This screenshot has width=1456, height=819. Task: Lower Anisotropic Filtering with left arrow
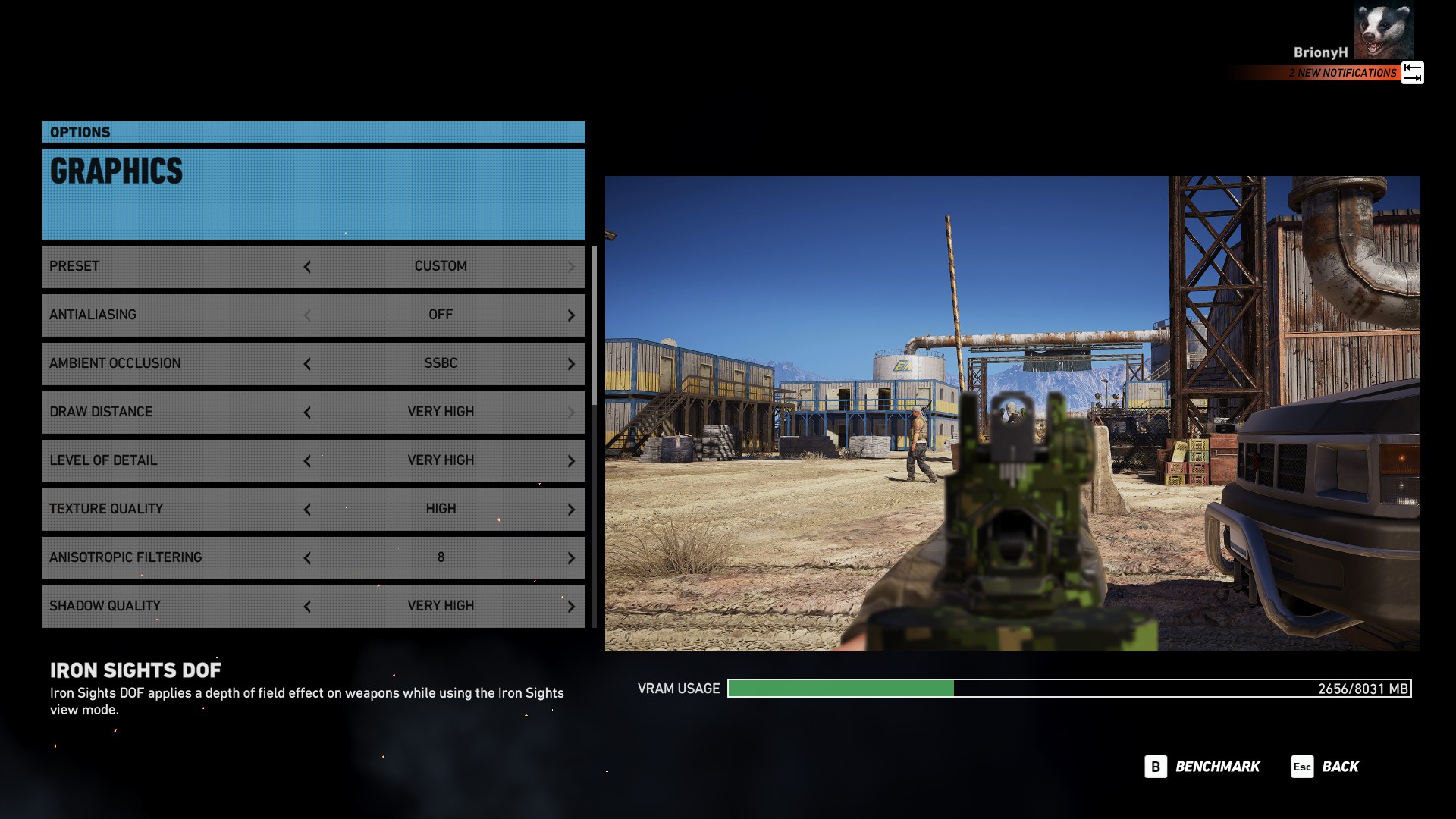[307, 558]
